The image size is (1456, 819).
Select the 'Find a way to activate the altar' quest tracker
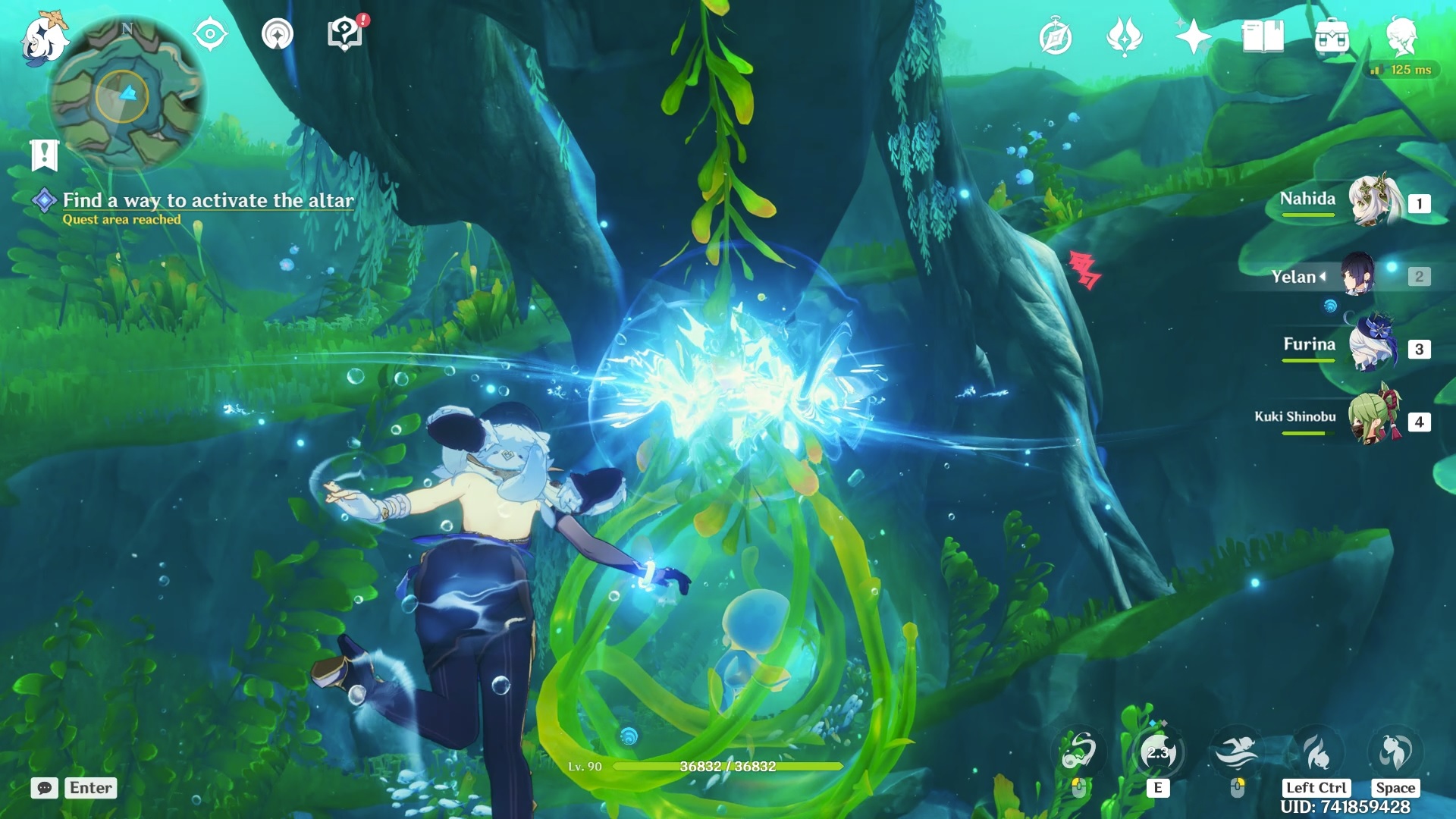207,201
